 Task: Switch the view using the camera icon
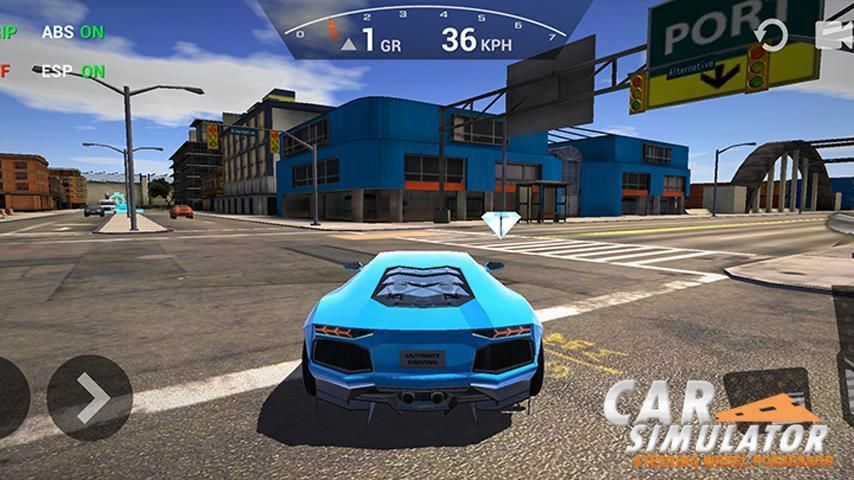point(836,35)
